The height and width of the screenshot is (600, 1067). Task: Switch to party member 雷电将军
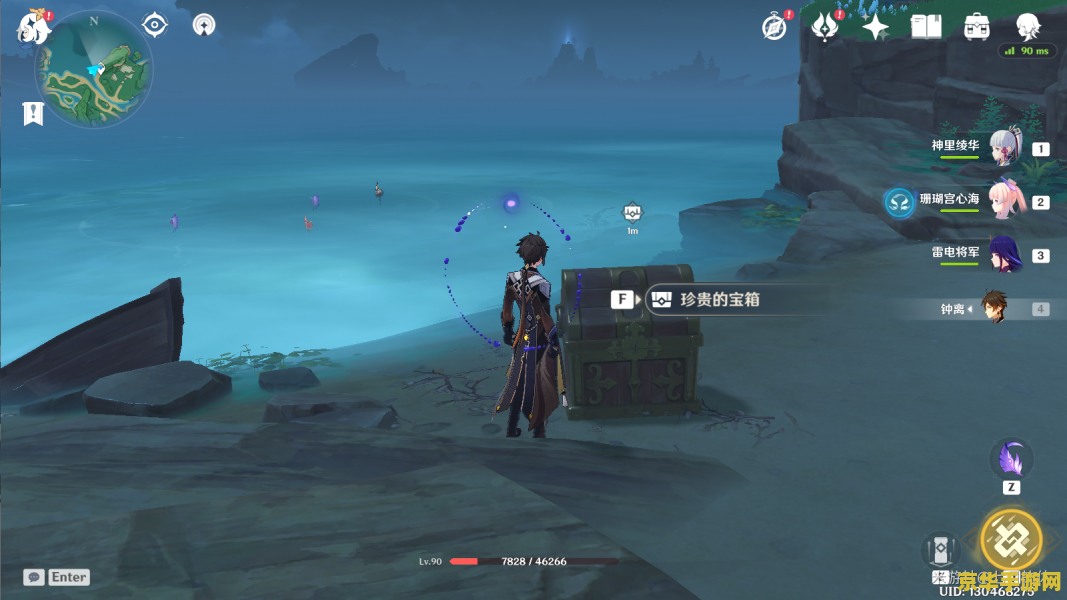coord(1003,255)
